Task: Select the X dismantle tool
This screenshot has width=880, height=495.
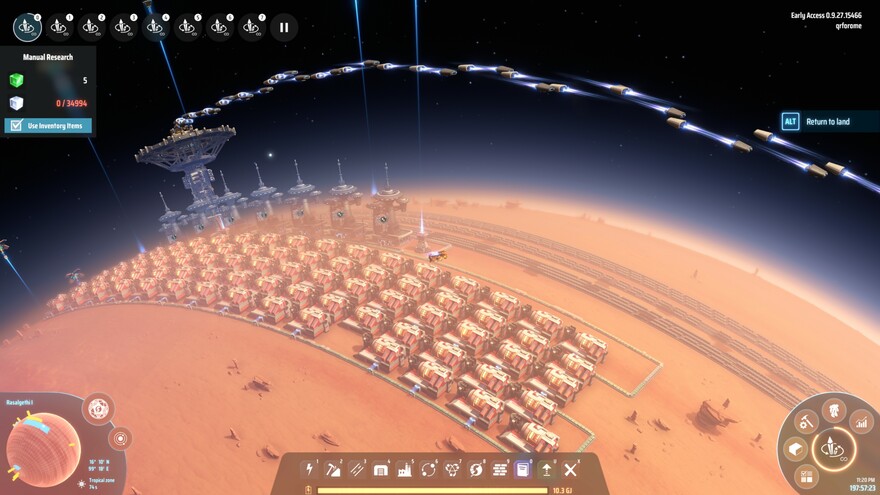Action: (x=570, y=469)
